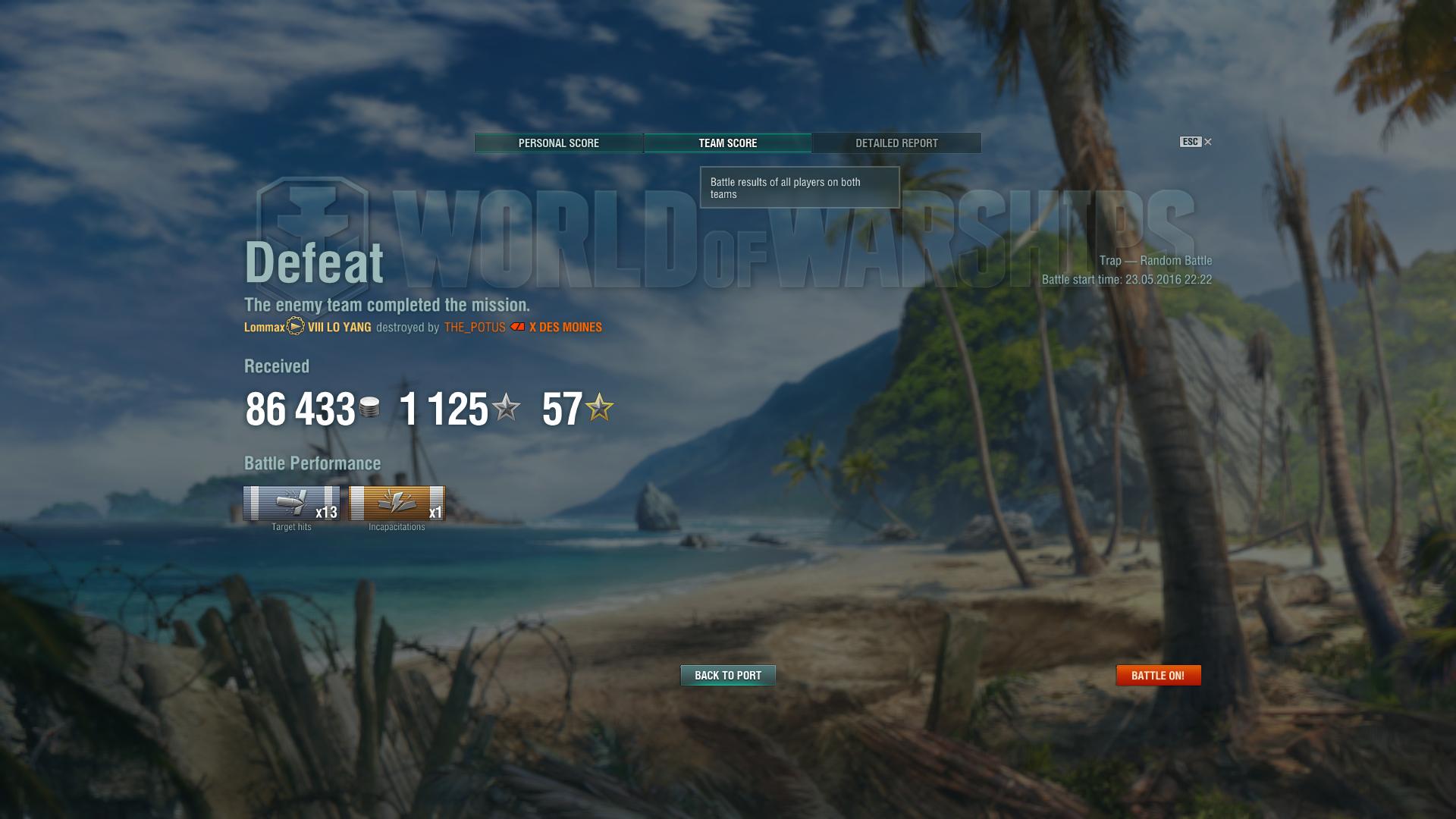Close the battle results screen

[1207, 142]
